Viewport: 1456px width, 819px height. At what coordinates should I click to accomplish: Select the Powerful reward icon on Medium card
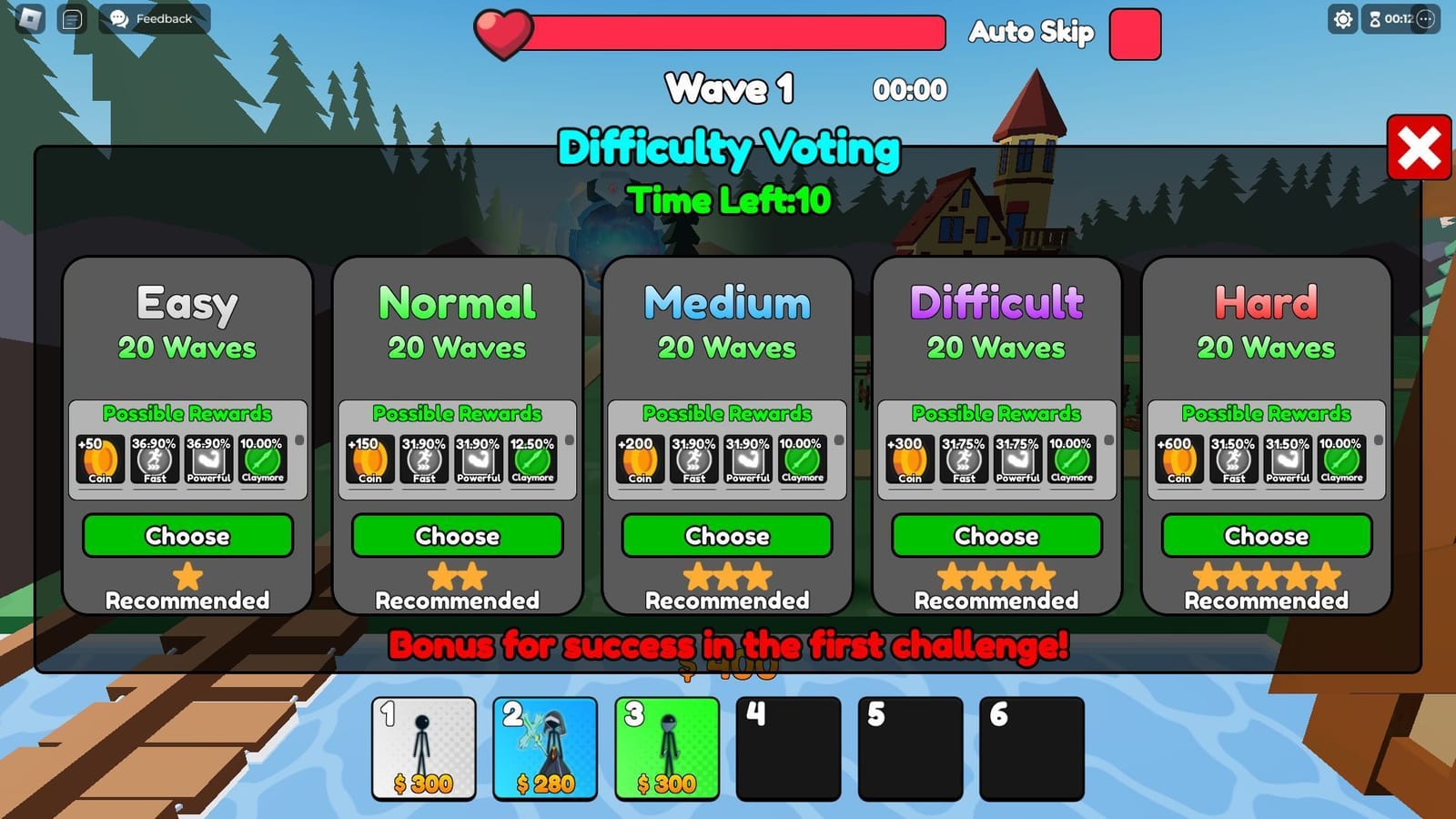[746, 460]
